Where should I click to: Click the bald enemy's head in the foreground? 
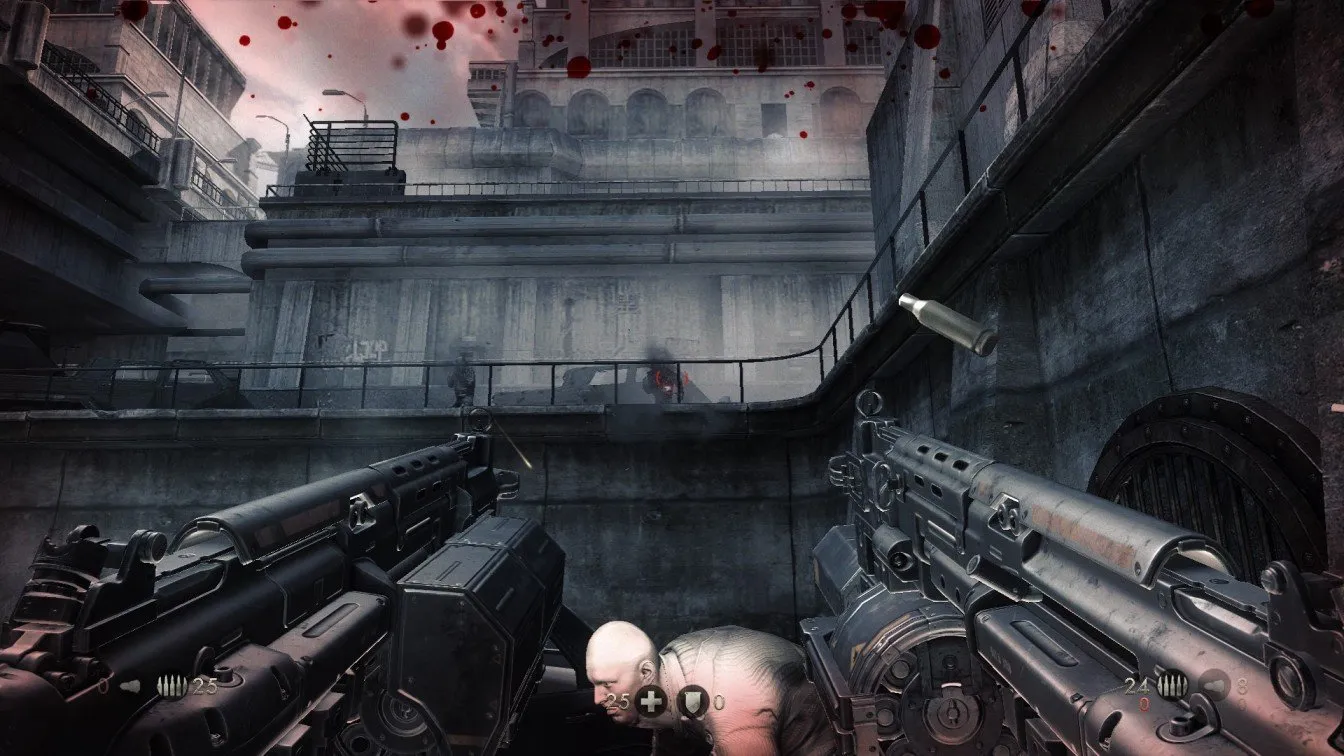617,655
